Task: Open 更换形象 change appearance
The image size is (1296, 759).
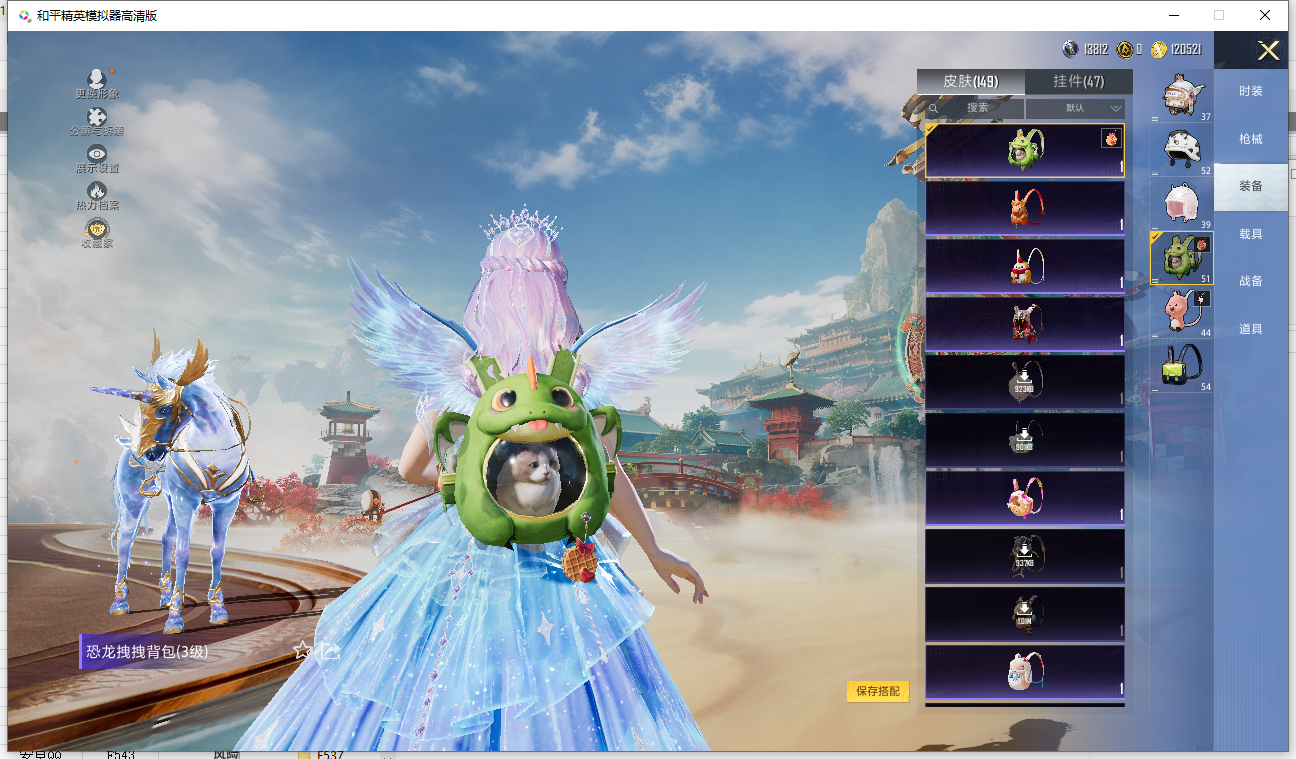Action: coord(97,84)
